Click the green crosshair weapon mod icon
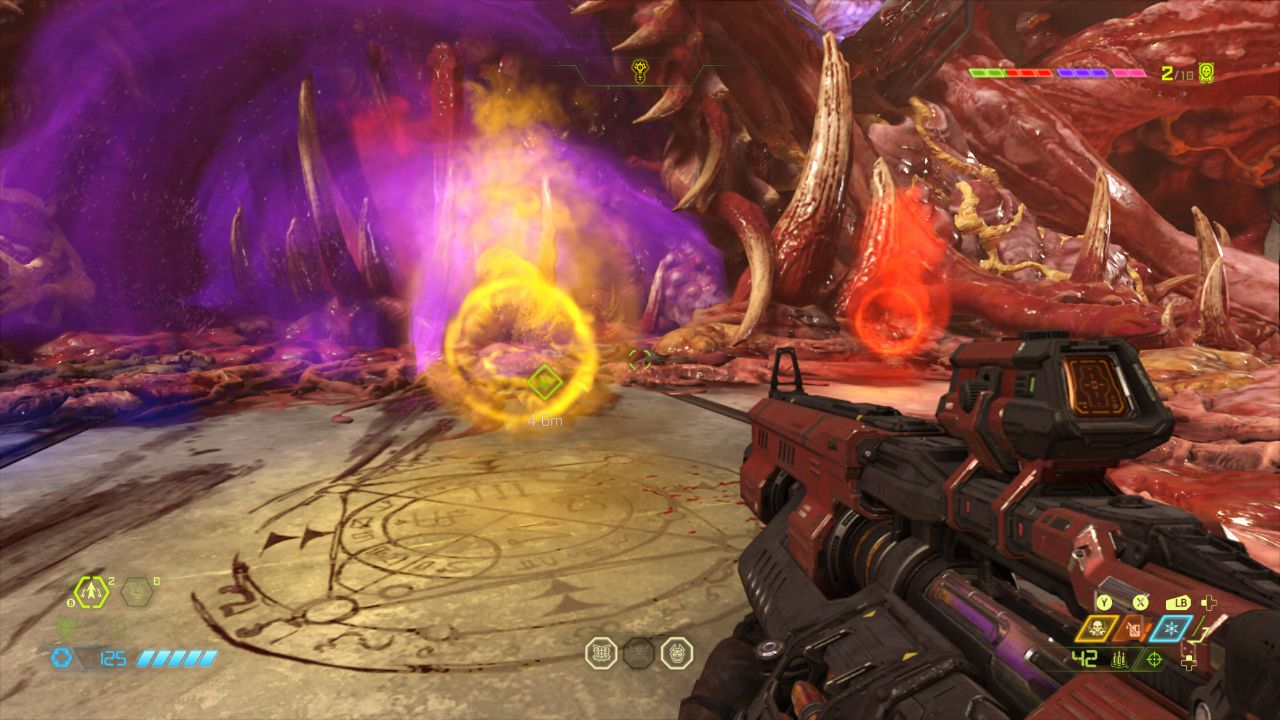 click(1155, 659)
